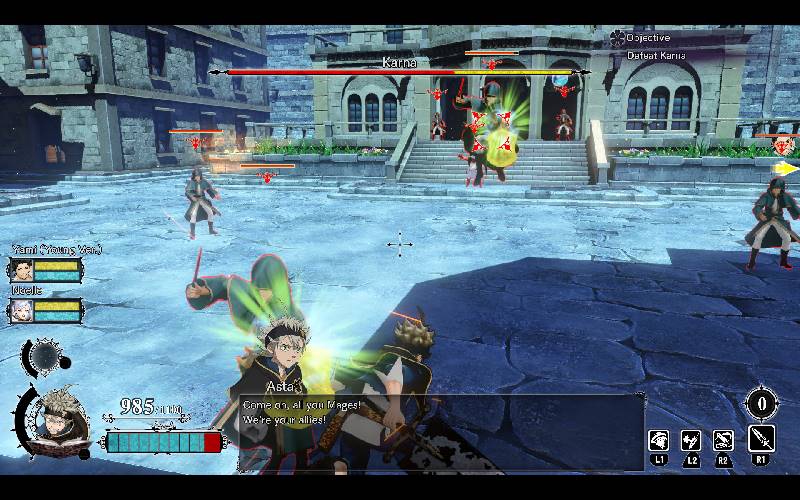Image resolution: width=800 pixels, height=500 pixels.
Task: Use the sparkle slash skill icon
Action: 691,439
